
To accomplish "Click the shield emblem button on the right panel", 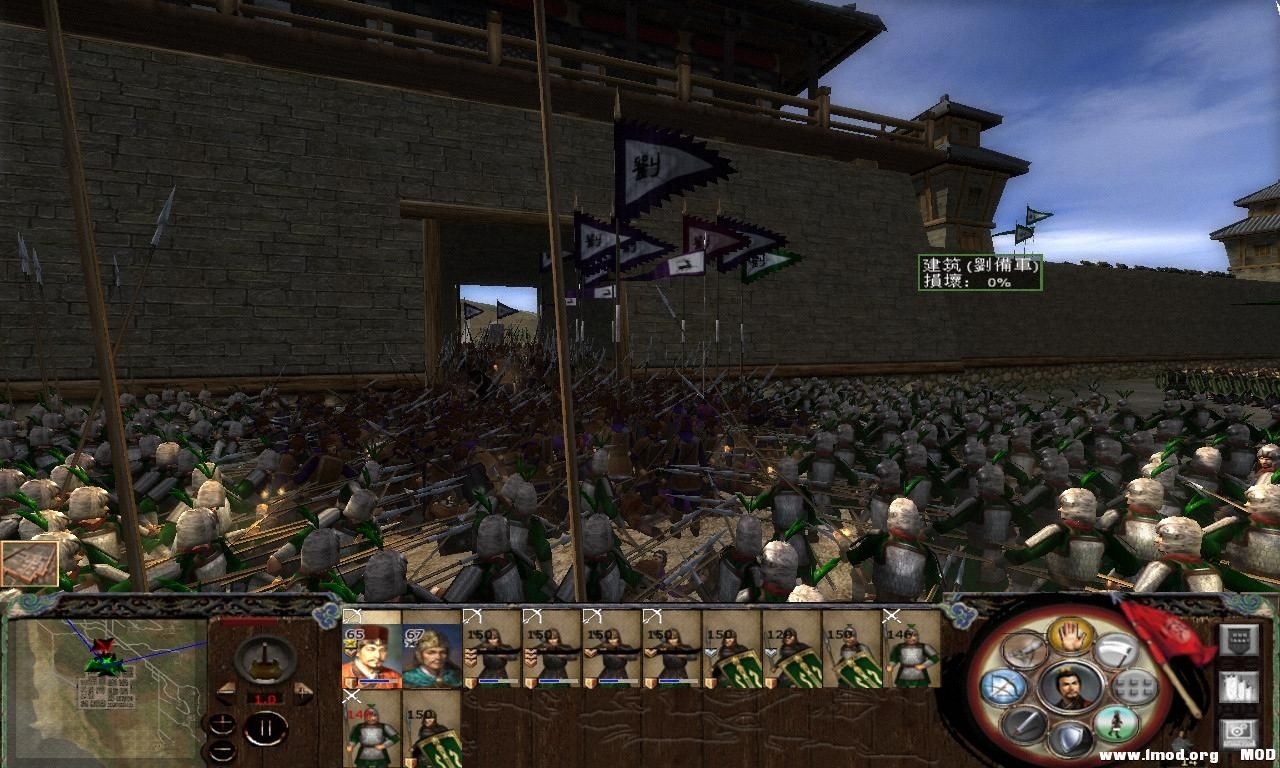I will pyautogui.click(x=1239, y=638).
